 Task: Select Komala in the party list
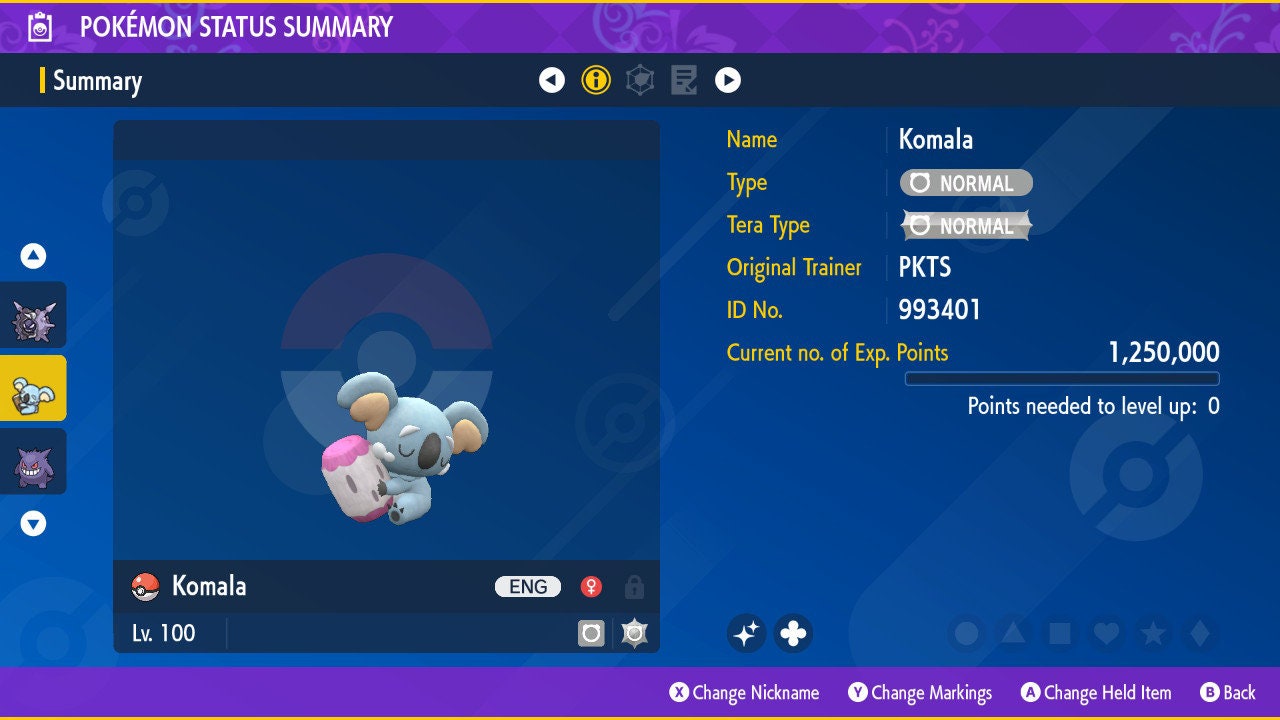tap(33, 388)
